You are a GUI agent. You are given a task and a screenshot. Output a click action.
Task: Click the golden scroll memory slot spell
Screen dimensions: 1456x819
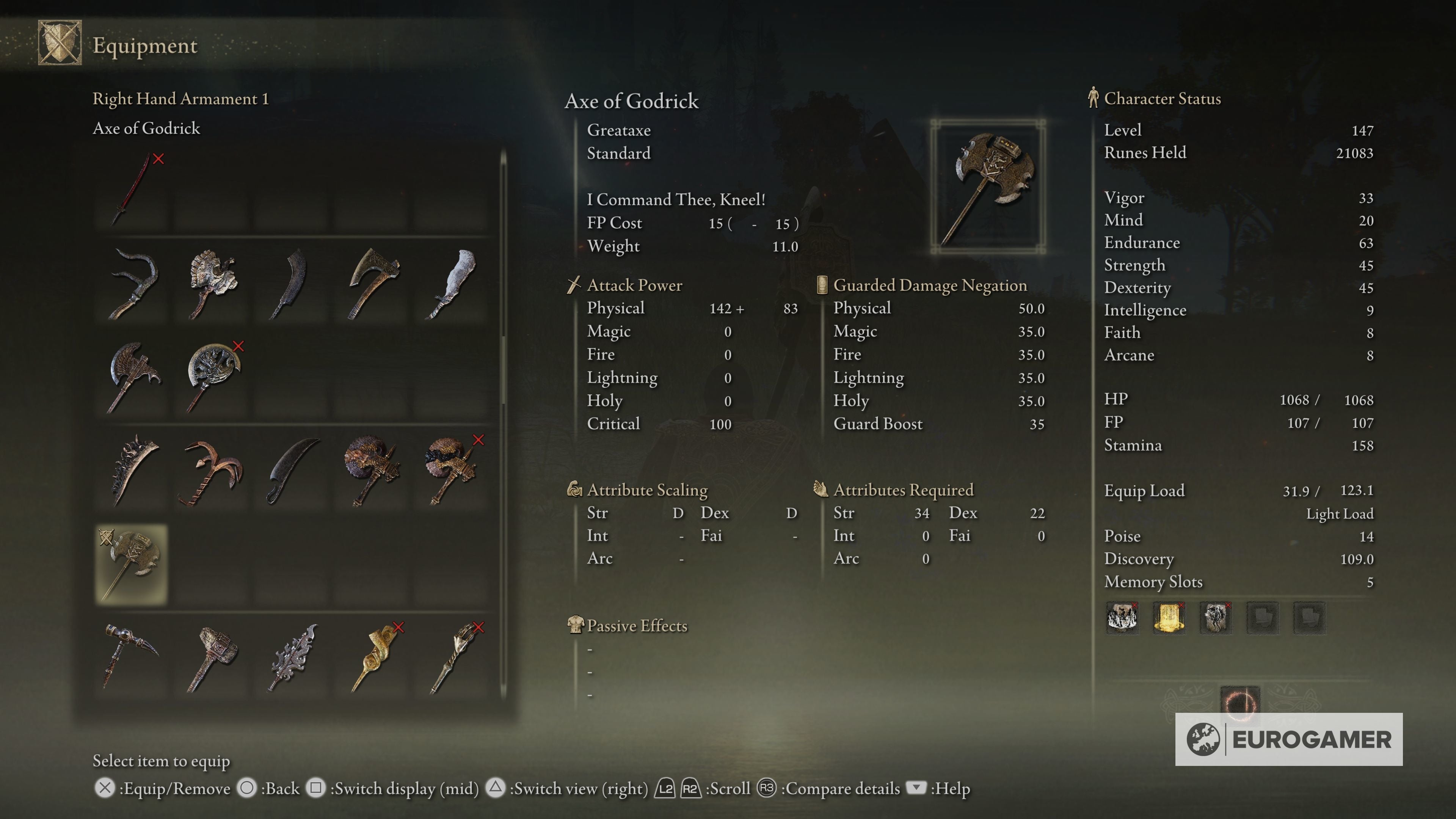(1168, 617)
